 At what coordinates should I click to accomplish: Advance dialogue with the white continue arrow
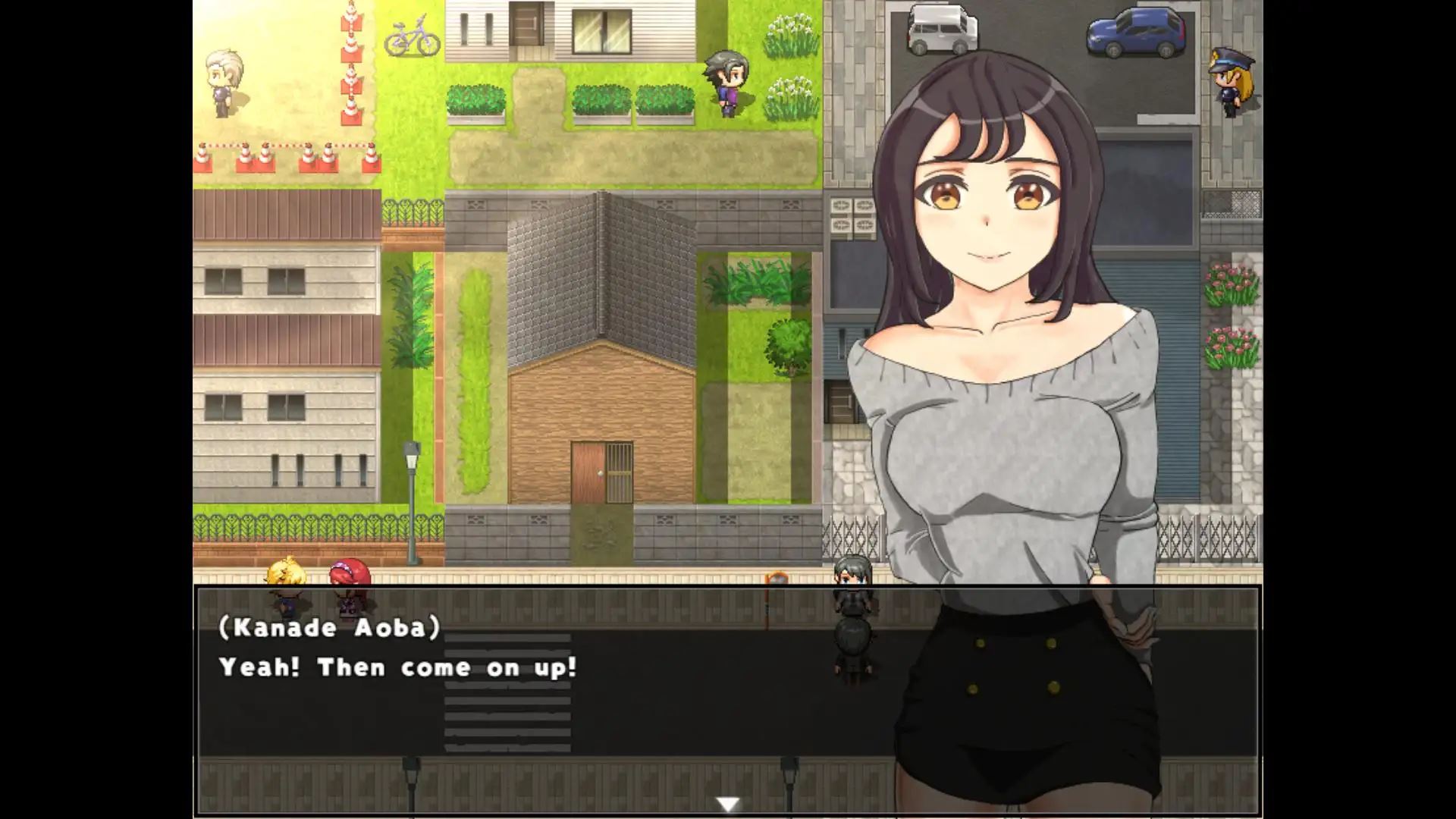pyautogui.click(x=728, y=805)
